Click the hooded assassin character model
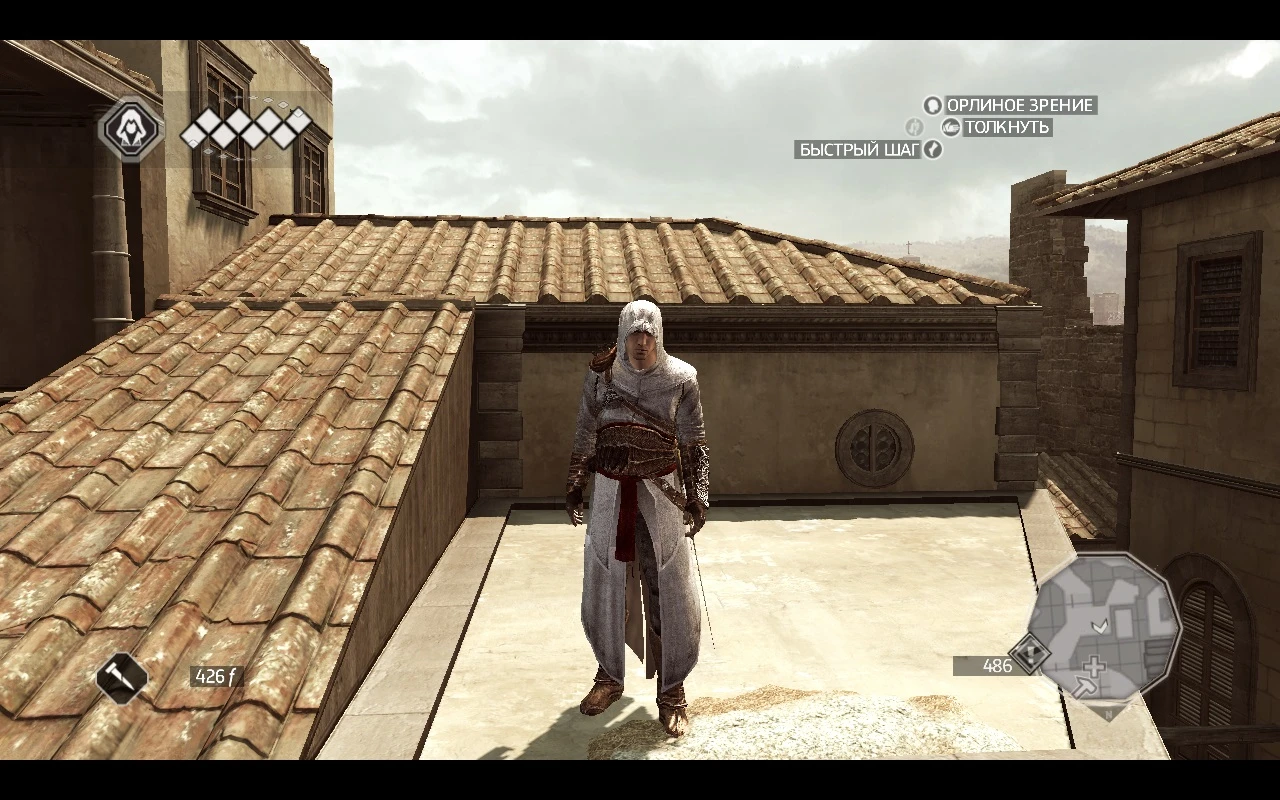 (x=640, y=500)
